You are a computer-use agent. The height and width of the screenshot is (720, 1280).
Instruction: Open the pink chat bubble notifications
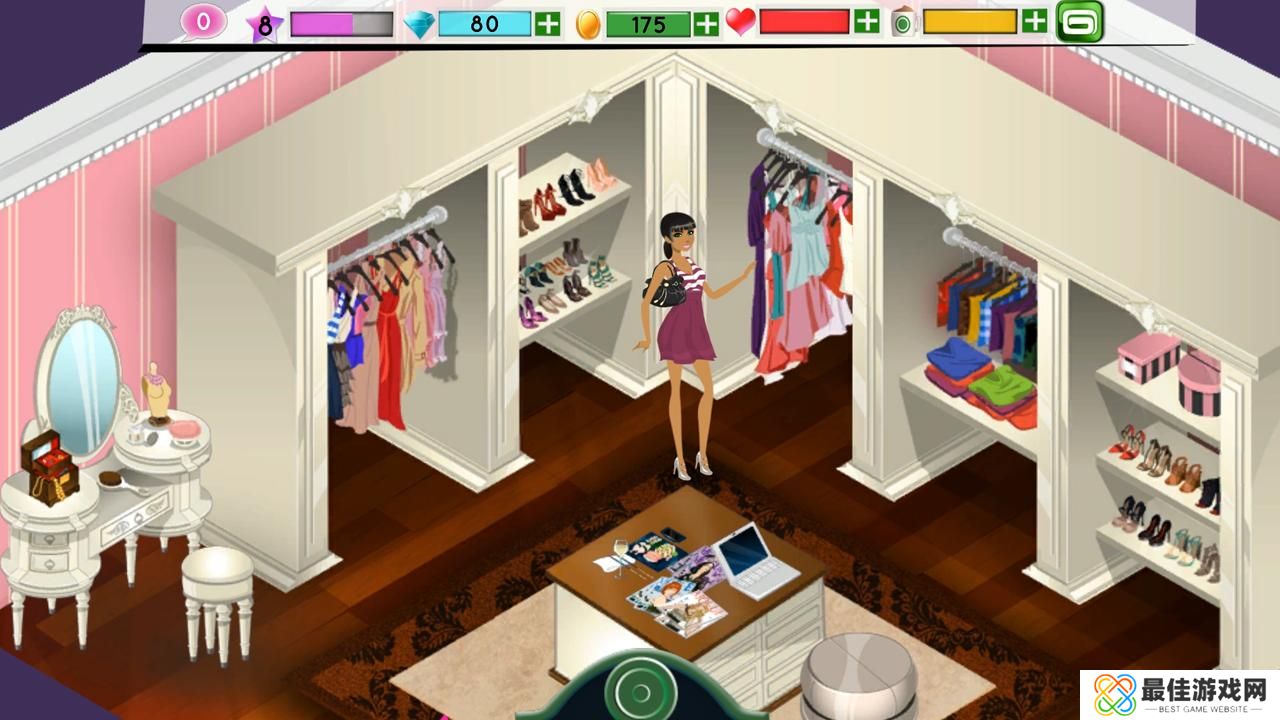pyautogui.click(x=203, y=22)
